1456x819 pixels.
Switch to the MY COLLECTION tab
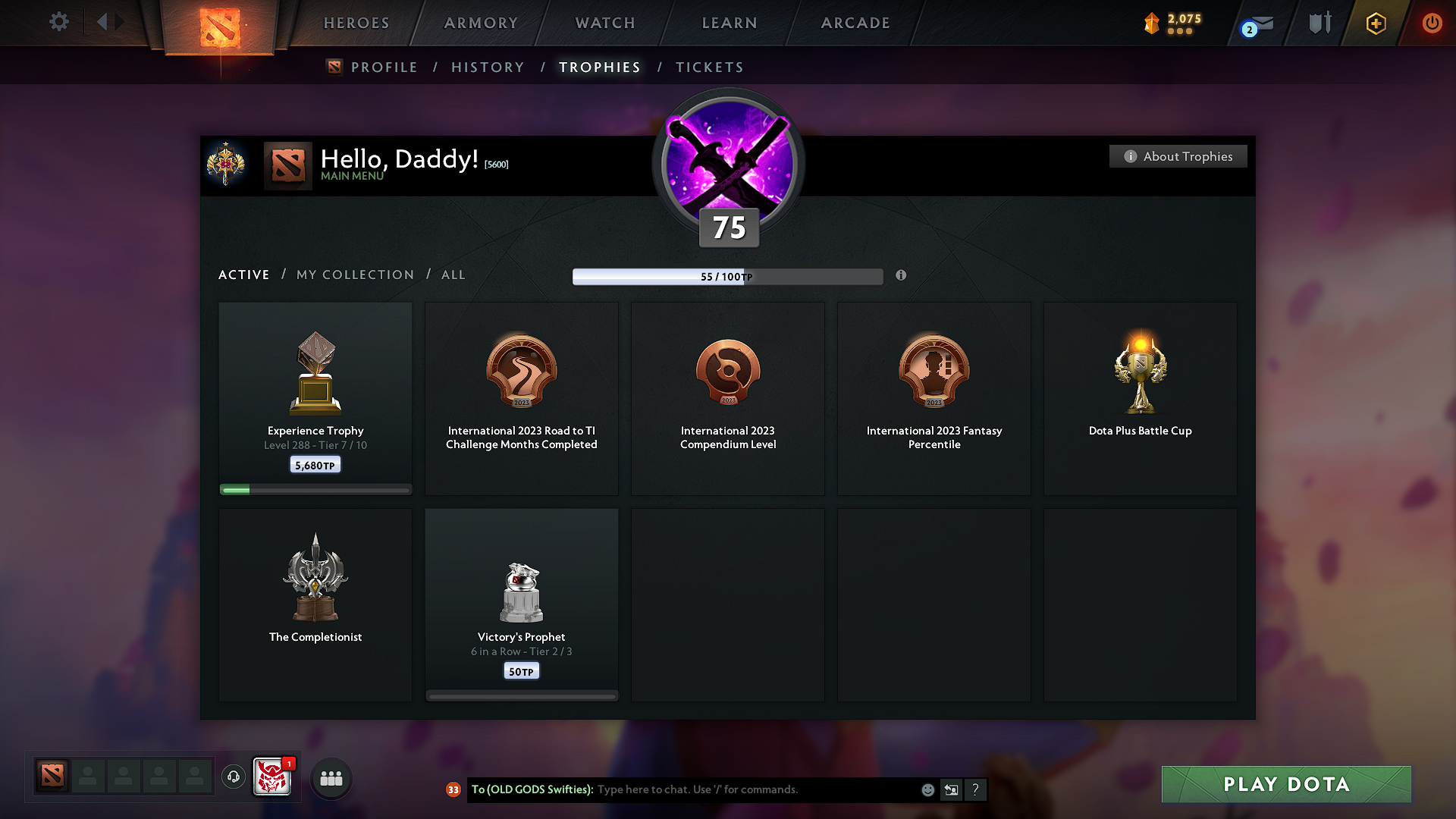coord(354,275)
